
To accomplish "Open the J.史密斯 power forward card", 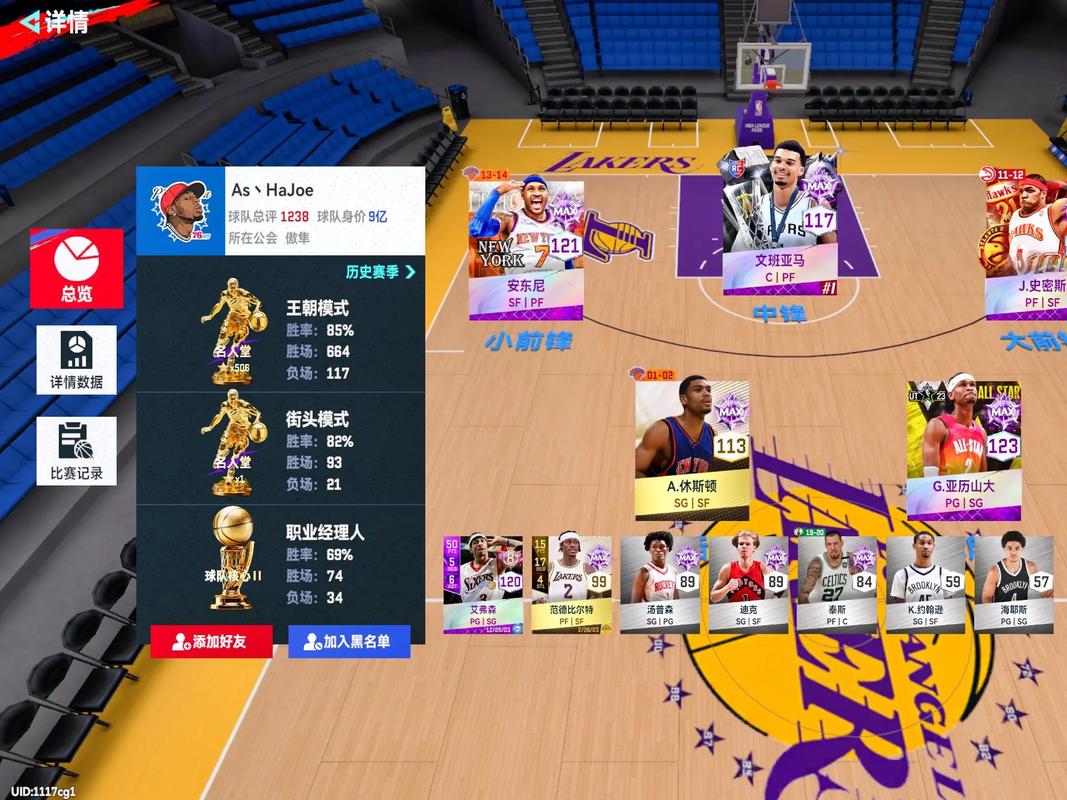I will (1025, 250).
